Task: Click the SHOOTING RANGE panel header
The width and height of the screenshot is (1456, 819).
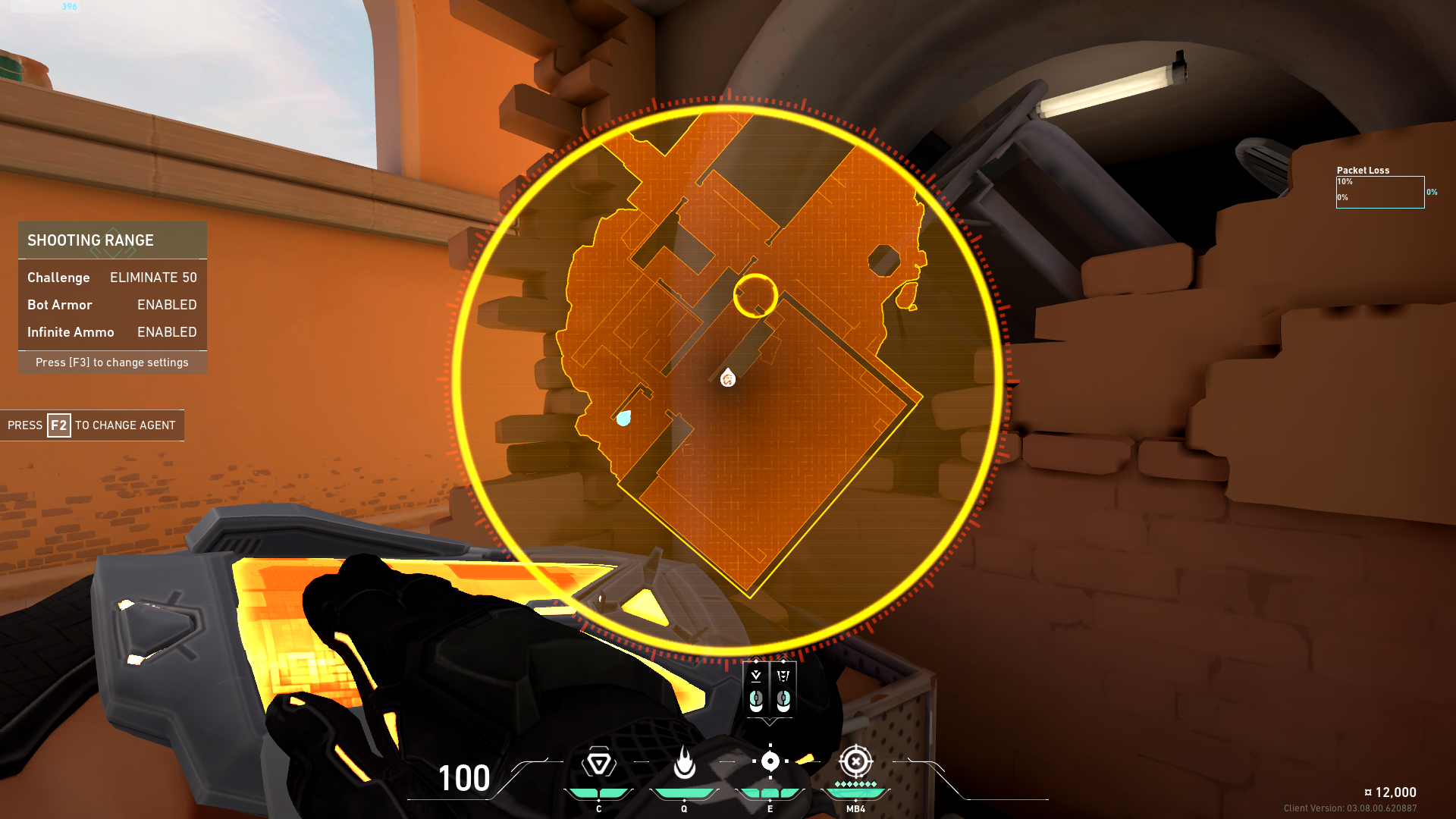Action: pyautogui.click(x=90, y=240)
